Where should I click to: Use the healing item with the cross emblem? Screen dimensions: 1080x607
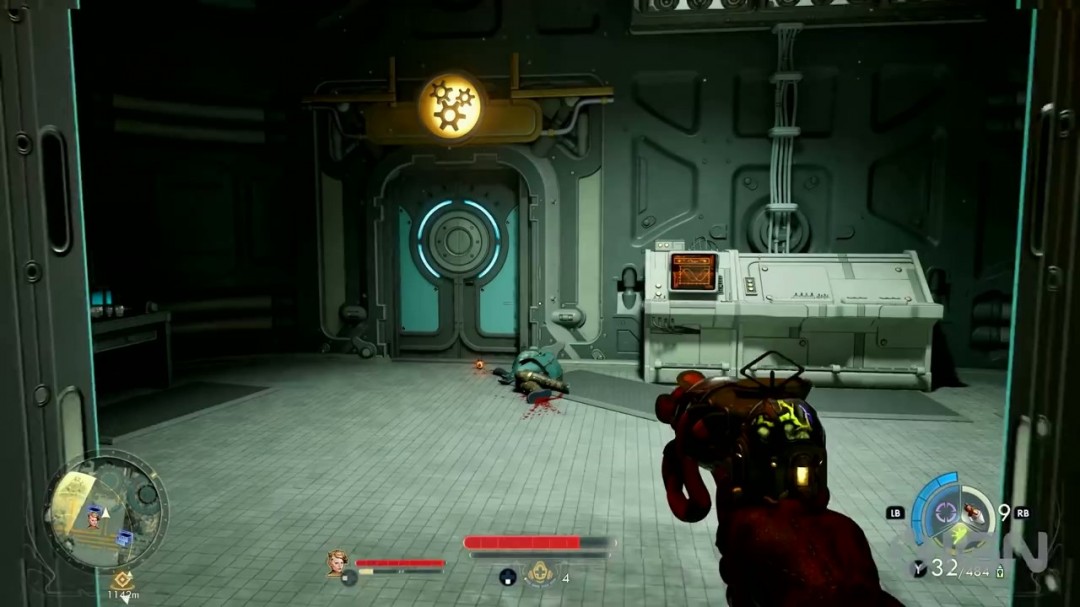541,572
